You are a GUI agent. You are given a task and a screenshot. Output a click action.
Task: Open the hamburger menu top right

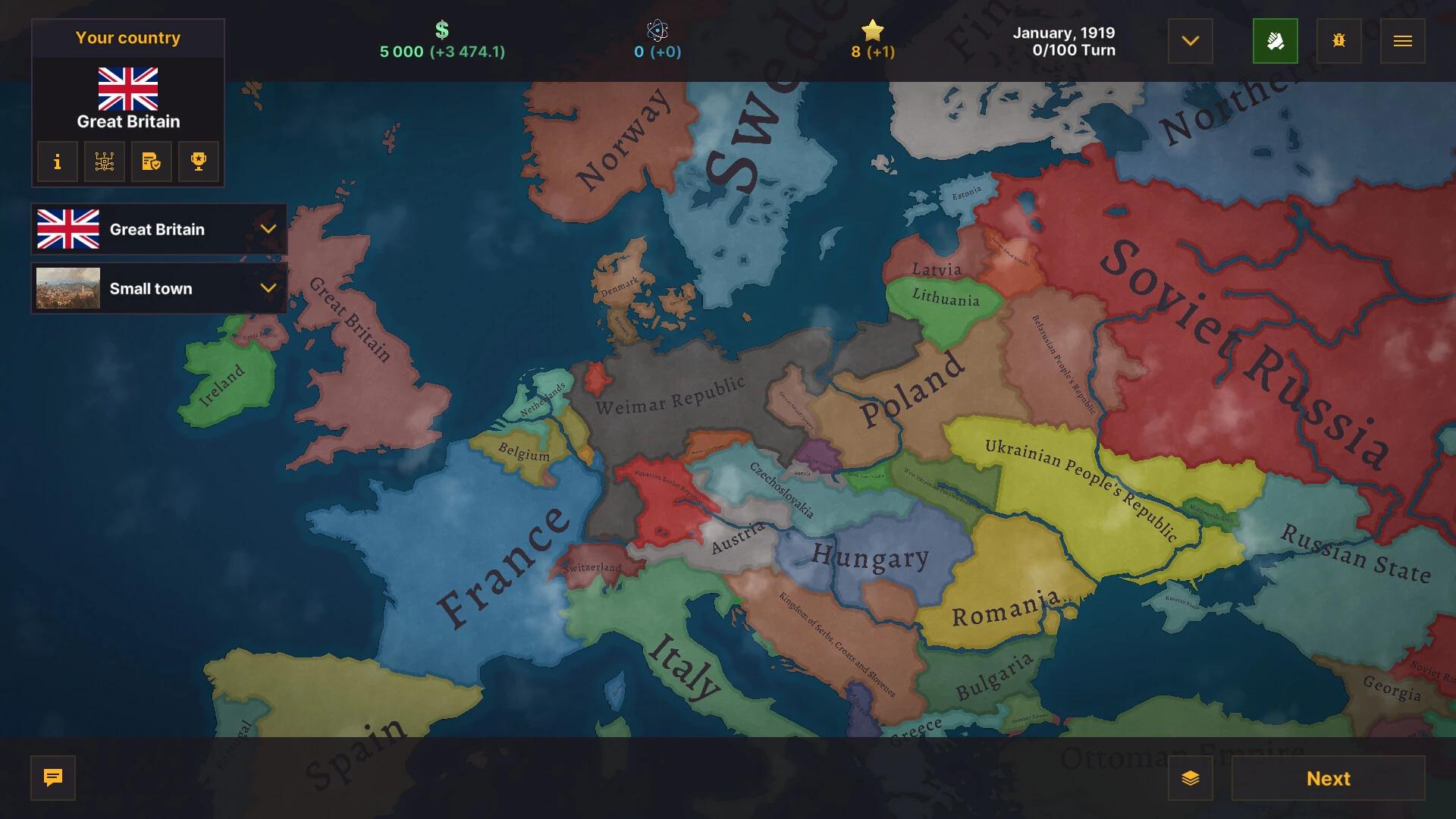1403,41
